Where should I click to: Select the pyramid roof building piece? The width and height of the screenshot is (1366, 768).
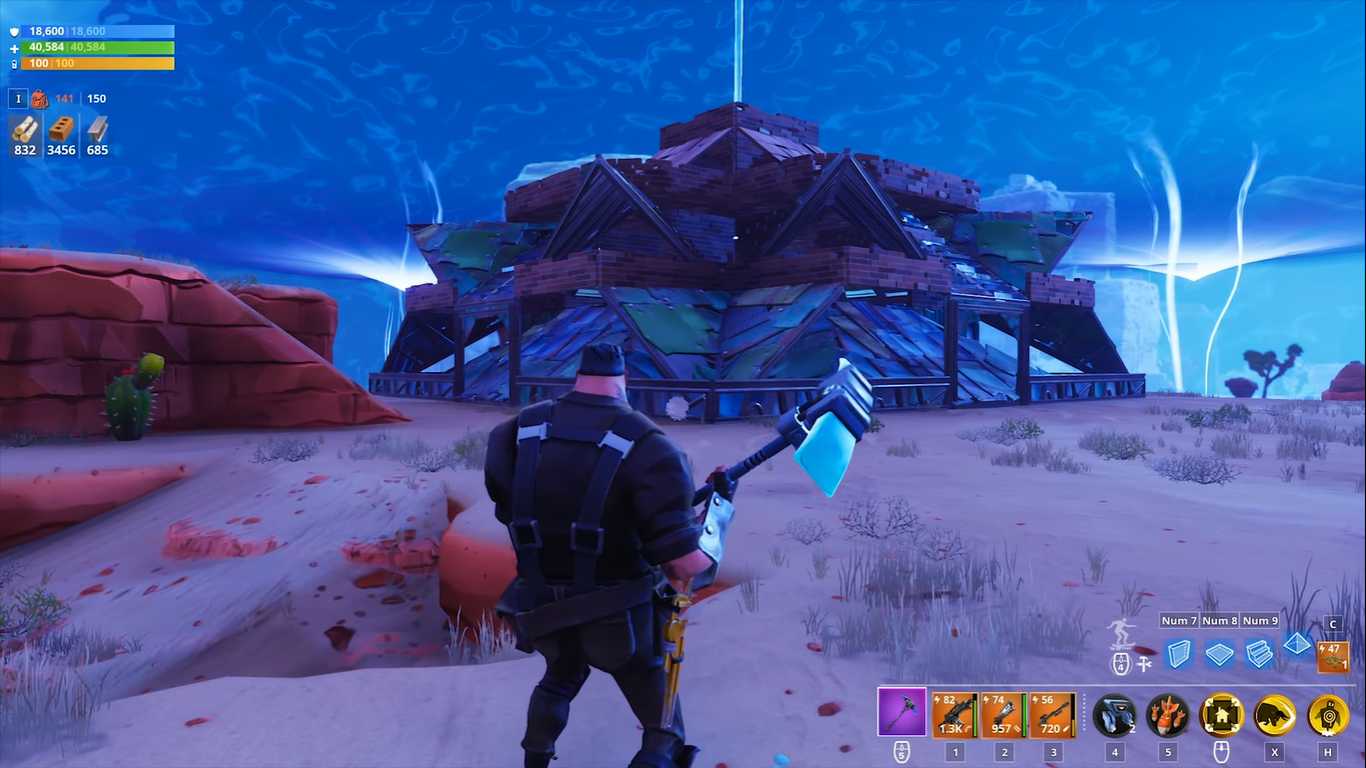(x=1297, y=645)
